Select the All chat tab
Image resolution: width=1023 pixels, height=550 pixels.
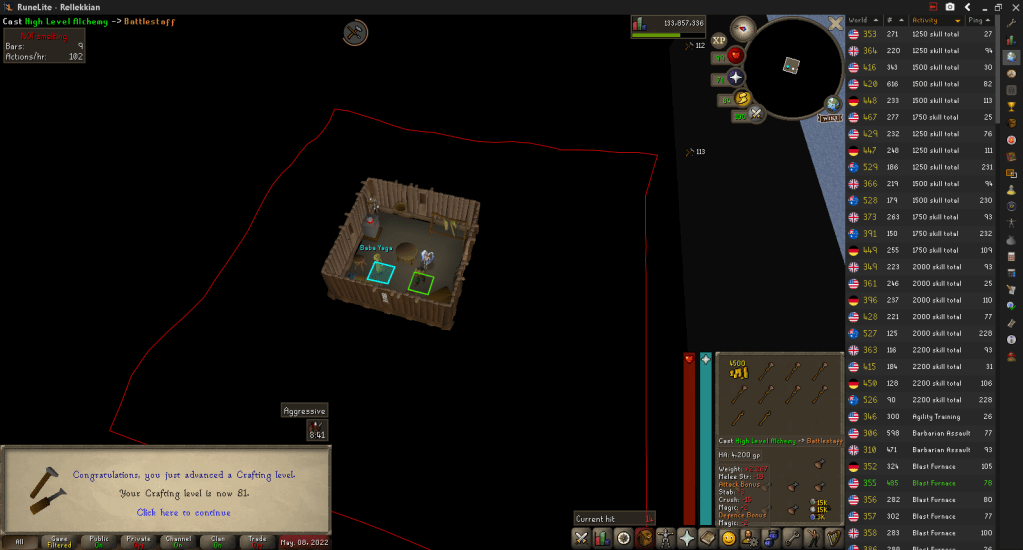coord(20,541)
